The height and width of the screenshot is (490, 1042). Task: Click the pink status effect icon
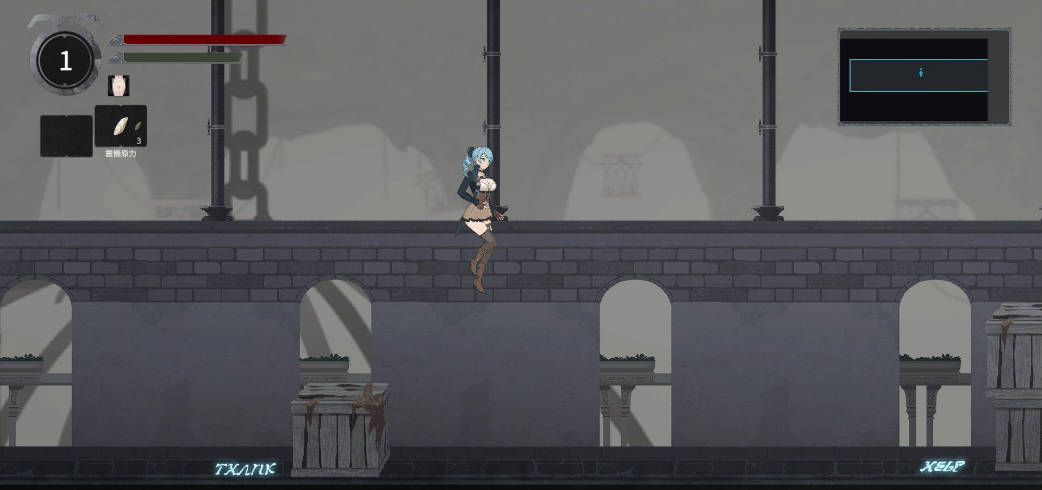tap(119, 86)
